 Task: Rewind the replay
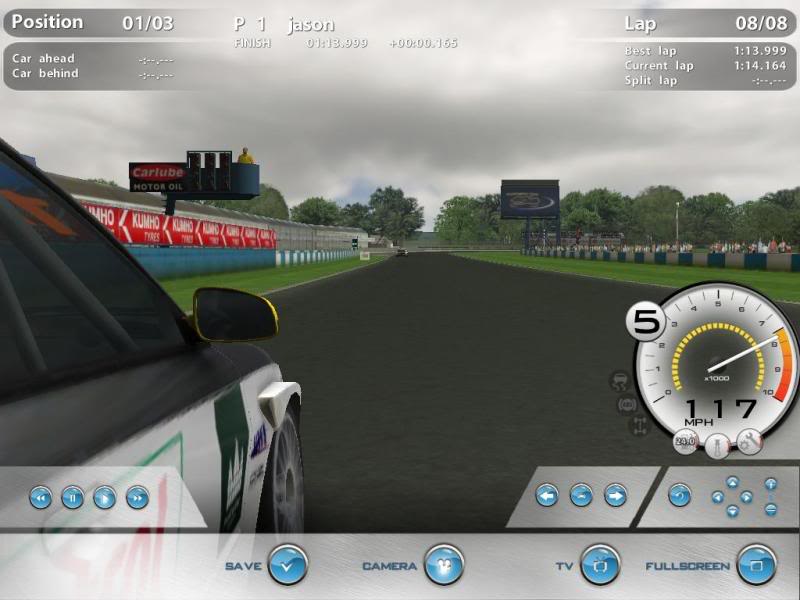click(x=40, y=496)
